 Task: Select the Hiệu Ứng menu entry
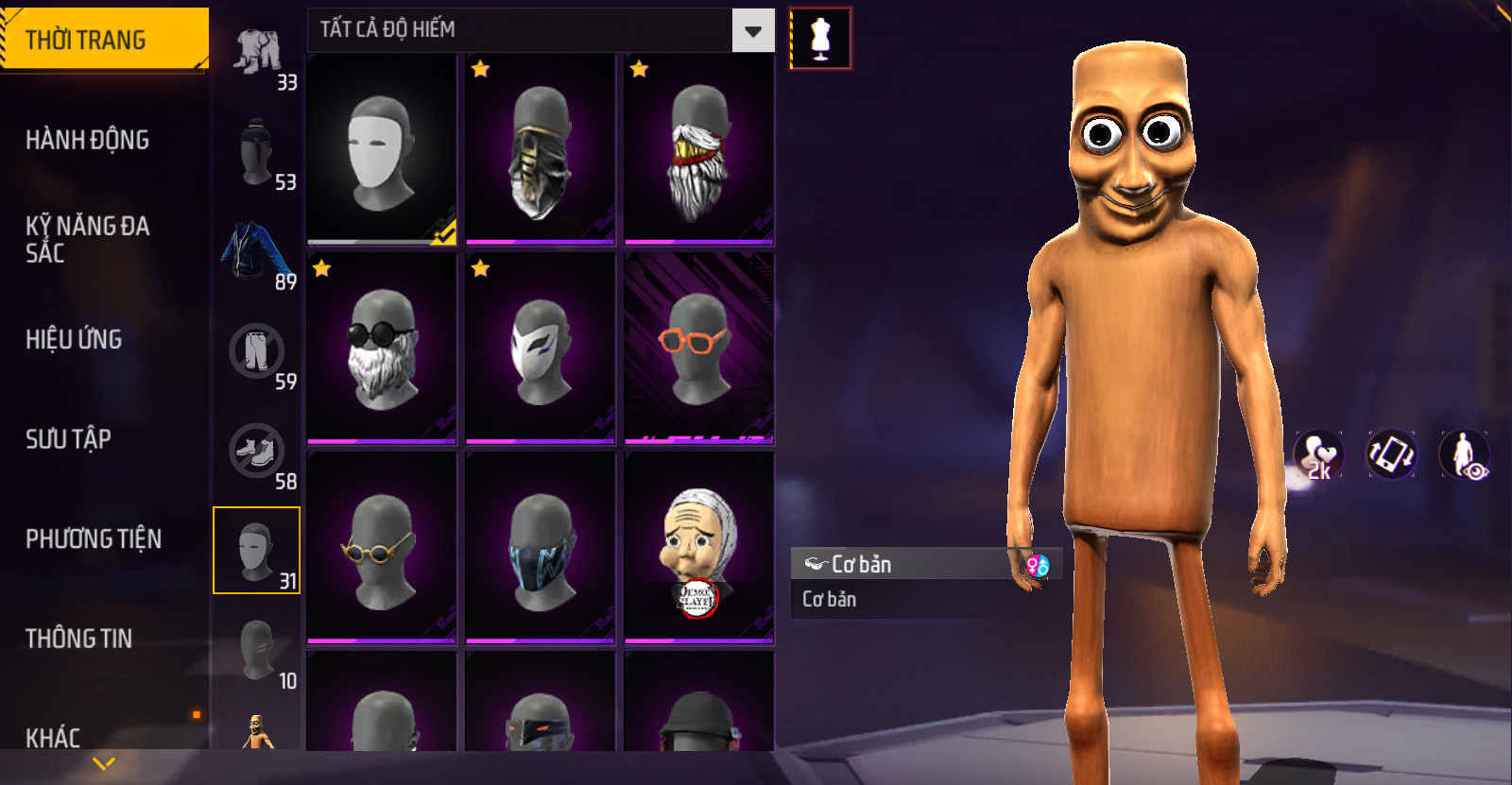click(x=74, y=339)
